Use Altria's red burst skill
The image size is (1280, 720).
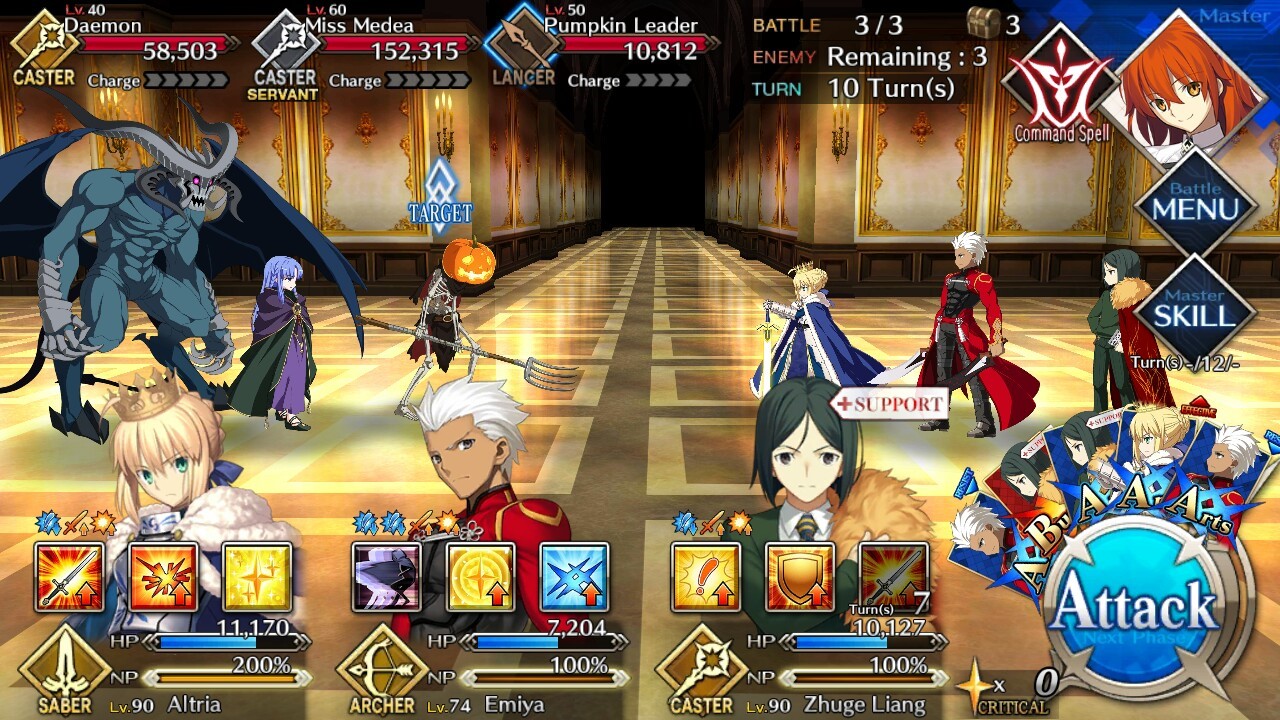point(163,577)
